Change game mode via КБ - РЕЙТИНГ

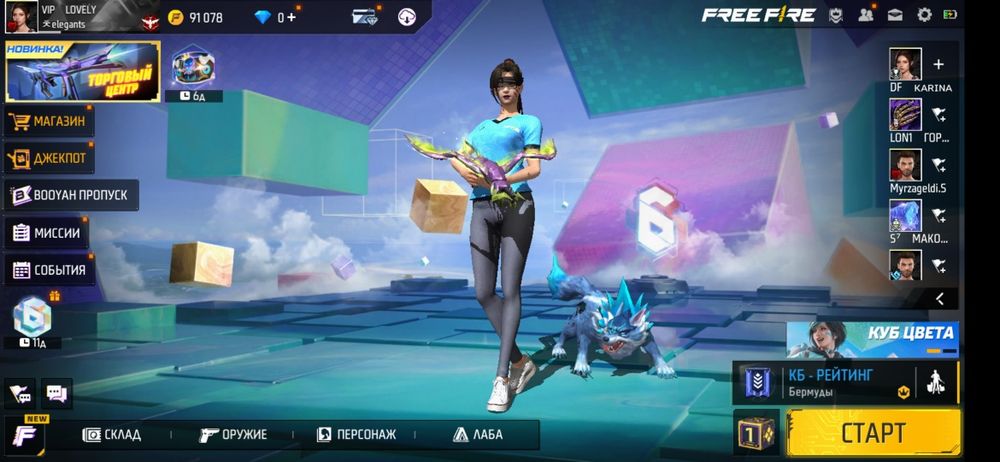click(x=830, y=382)
